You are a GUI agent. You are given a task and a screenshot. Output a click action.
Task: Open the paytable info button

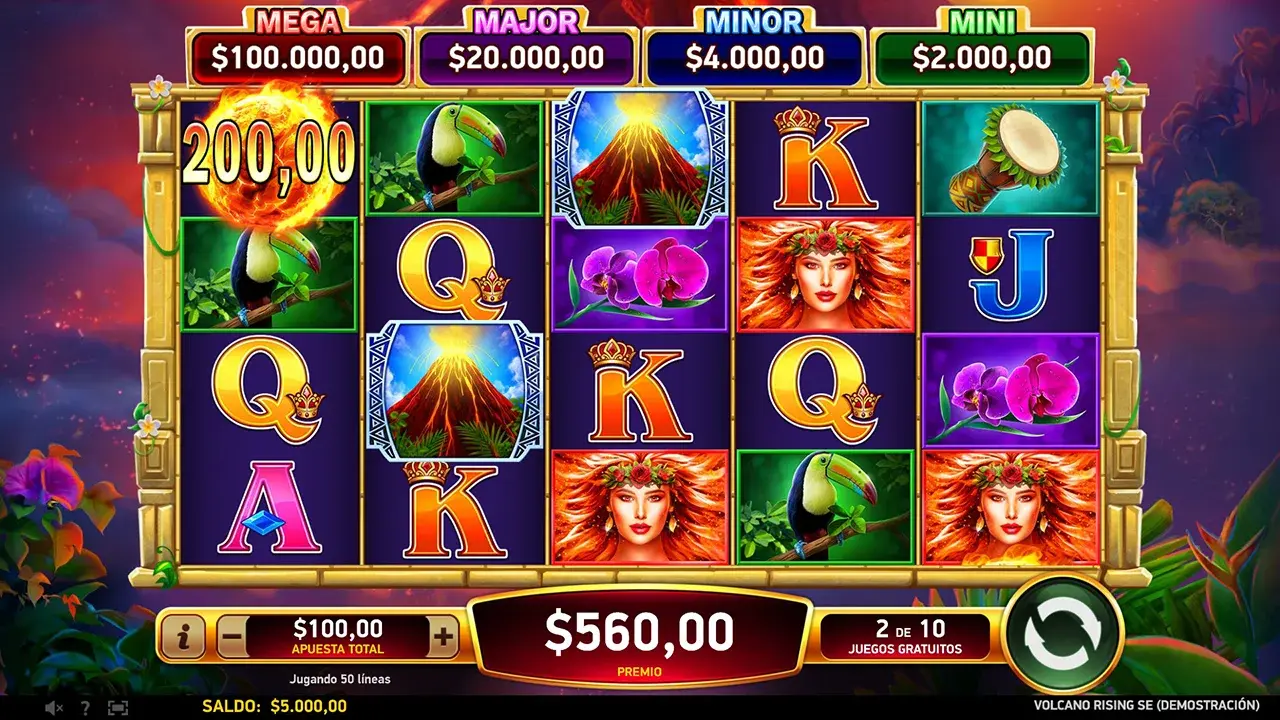tap(183, 634)
